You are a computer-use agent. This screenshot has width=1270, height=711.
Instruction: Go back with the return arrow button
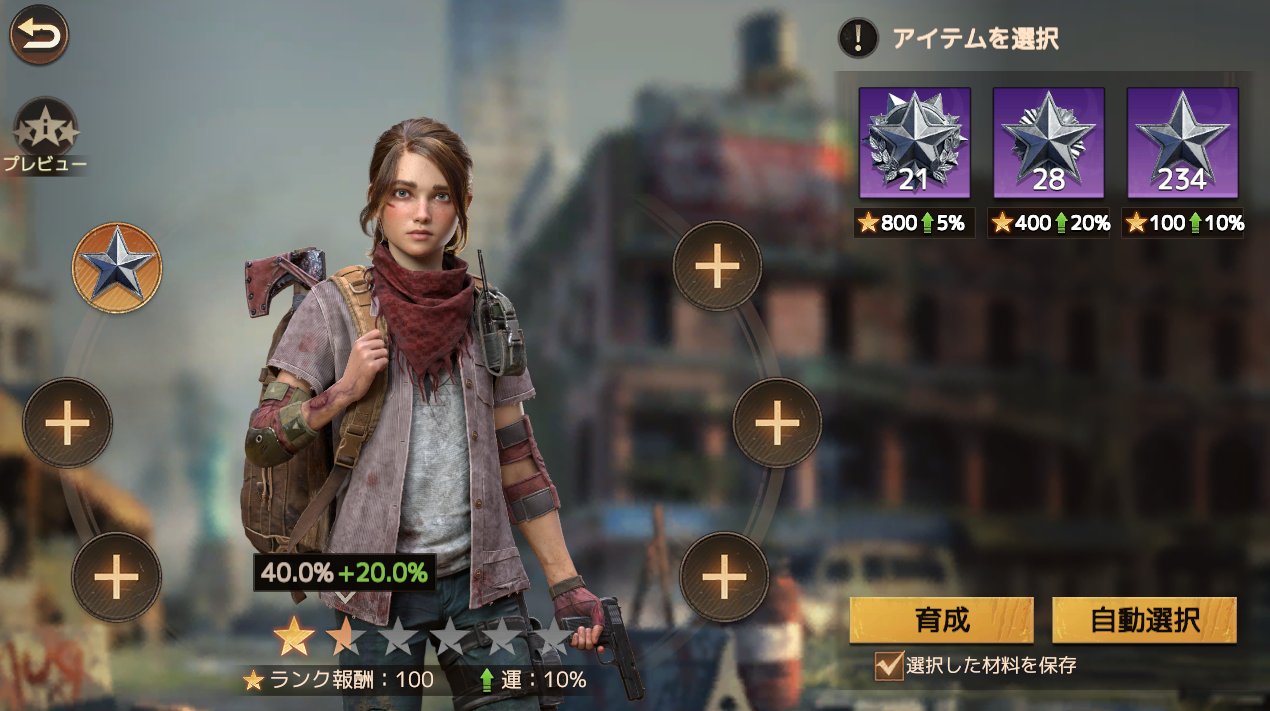tap(39, 35)
